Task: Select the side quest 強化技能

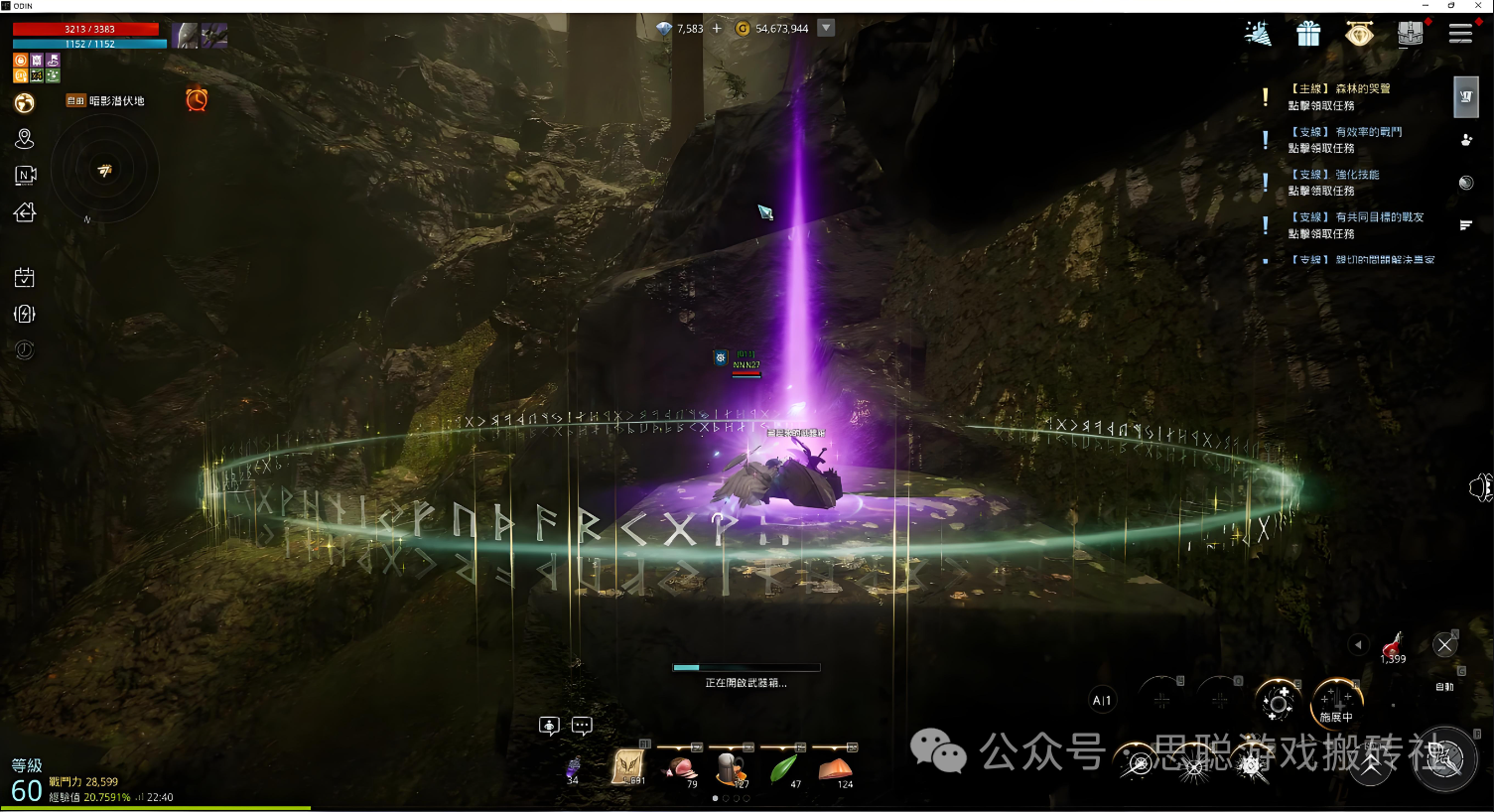Action: point(1333,182)
